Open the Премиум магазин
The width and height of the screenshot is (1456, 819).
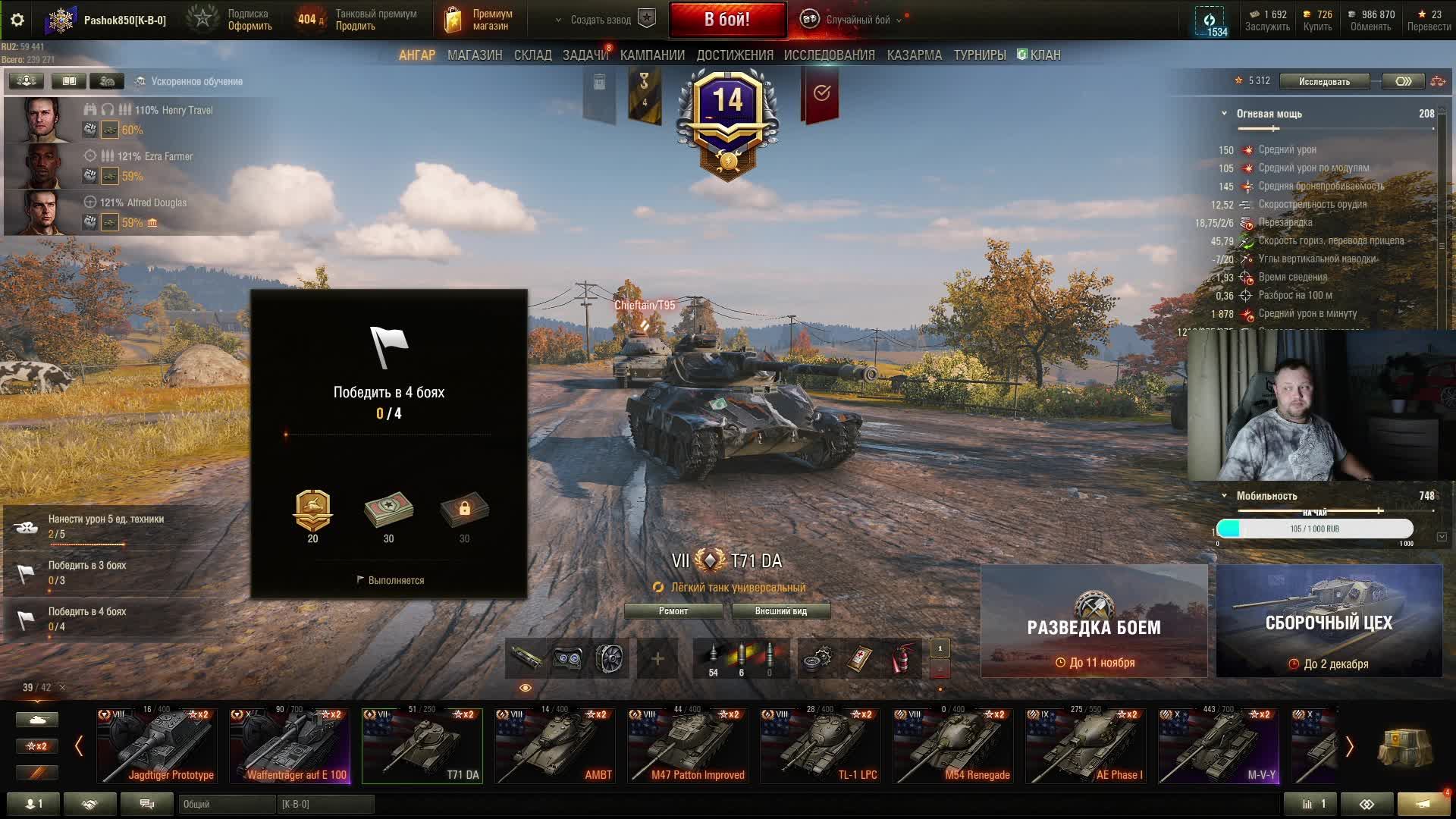coord(478,20)
